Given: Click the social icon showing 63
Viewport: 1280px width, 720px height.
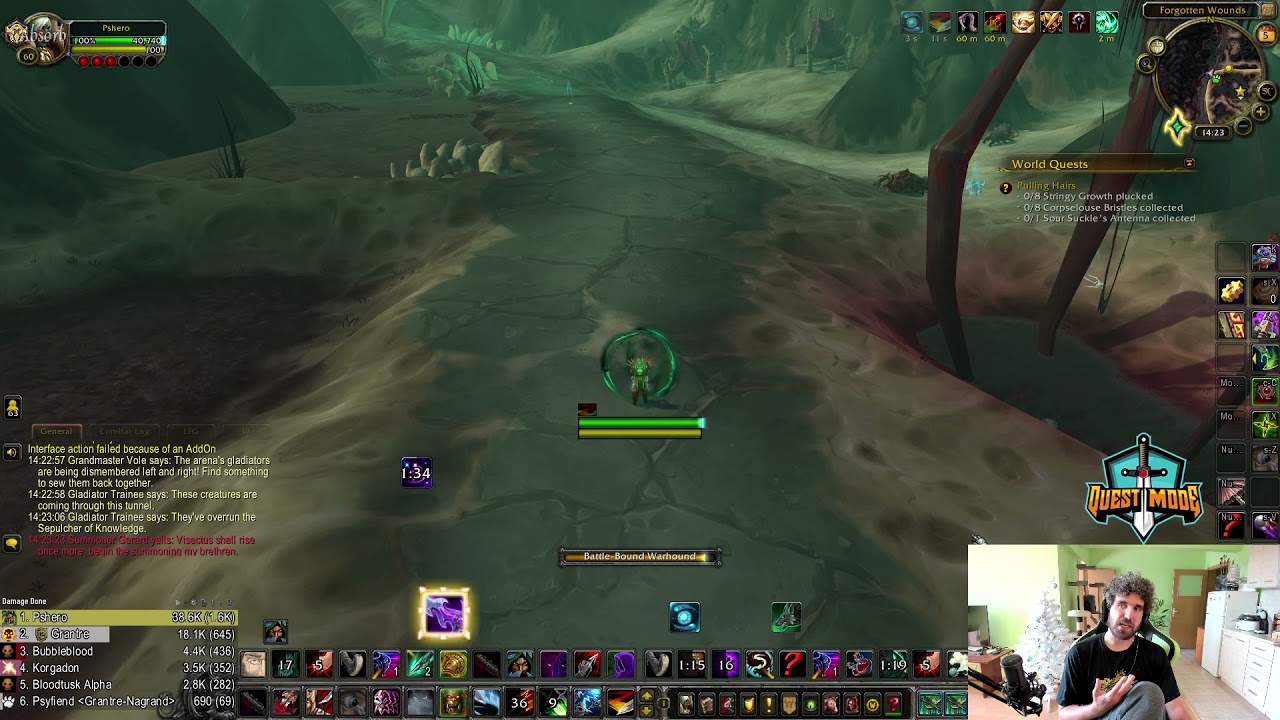Looking at the screenshot, I should tap(13, 406).
